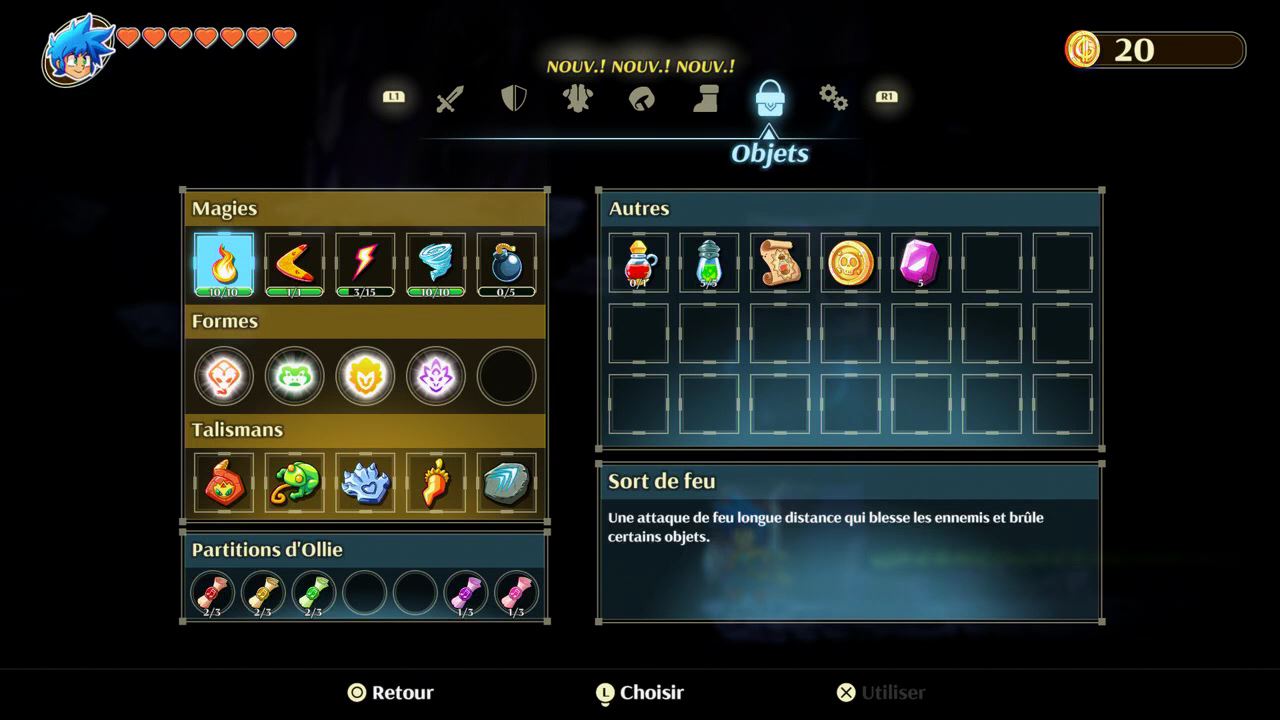
Task: Choose the purple dragon form
Action: pyautogui.click(x=436, y=376)
